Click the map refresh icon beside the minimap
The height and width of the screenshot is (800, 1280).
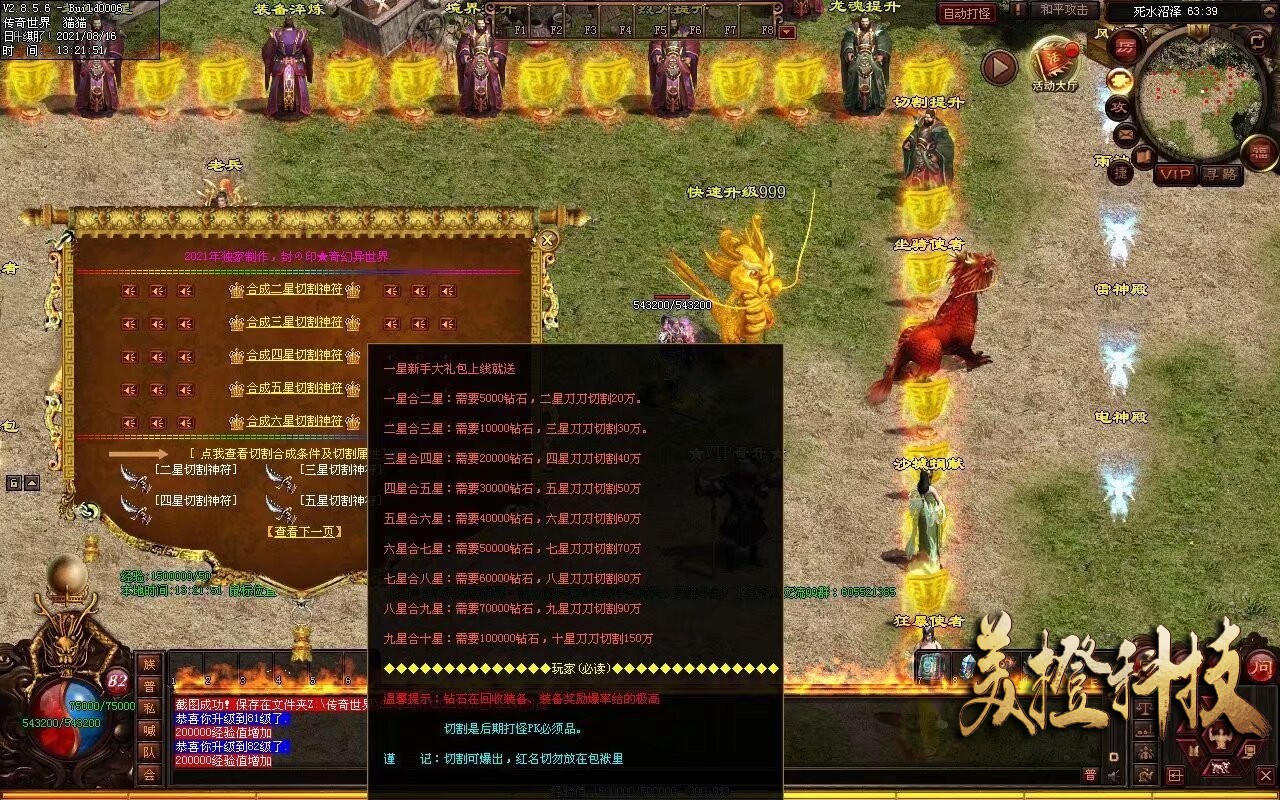coord(1258,42)
